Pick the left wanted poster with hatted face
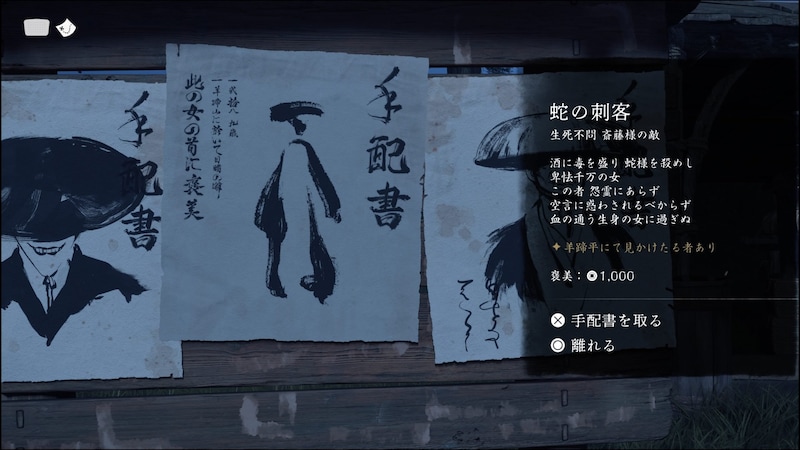The width and height of the screenshot is (800, 450). (x=85, y=230)
